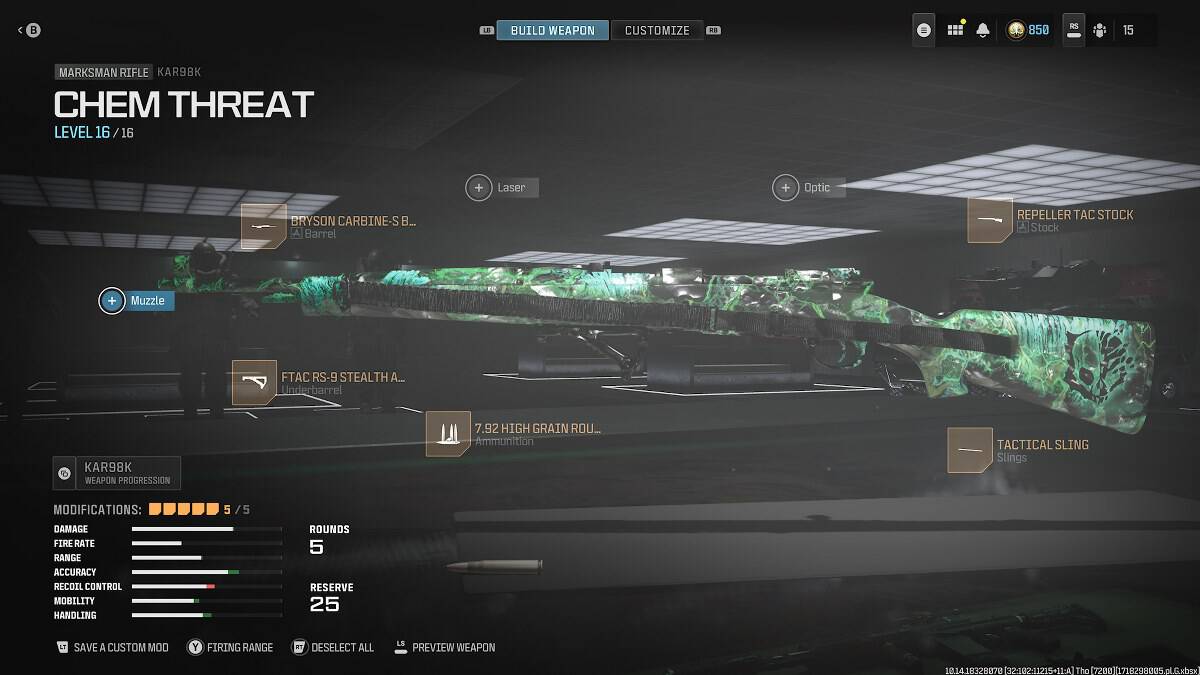Select the Bryson Carbine-S barrel slot
1200x675 pixels.
point(264,226)
